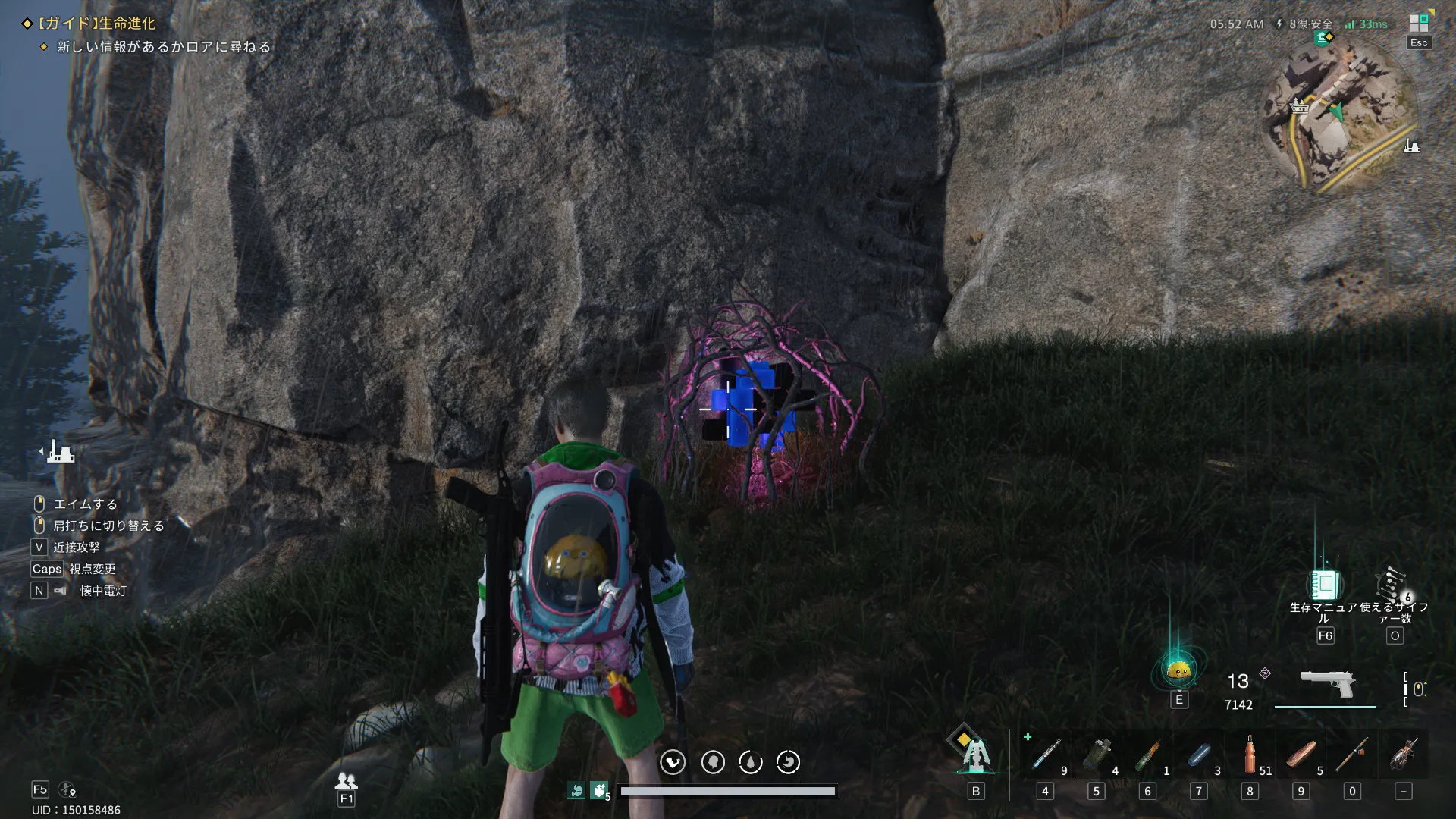Use the blue capsule pill slot
This screenshot has height=819, width=1456.
point(1199,755)
